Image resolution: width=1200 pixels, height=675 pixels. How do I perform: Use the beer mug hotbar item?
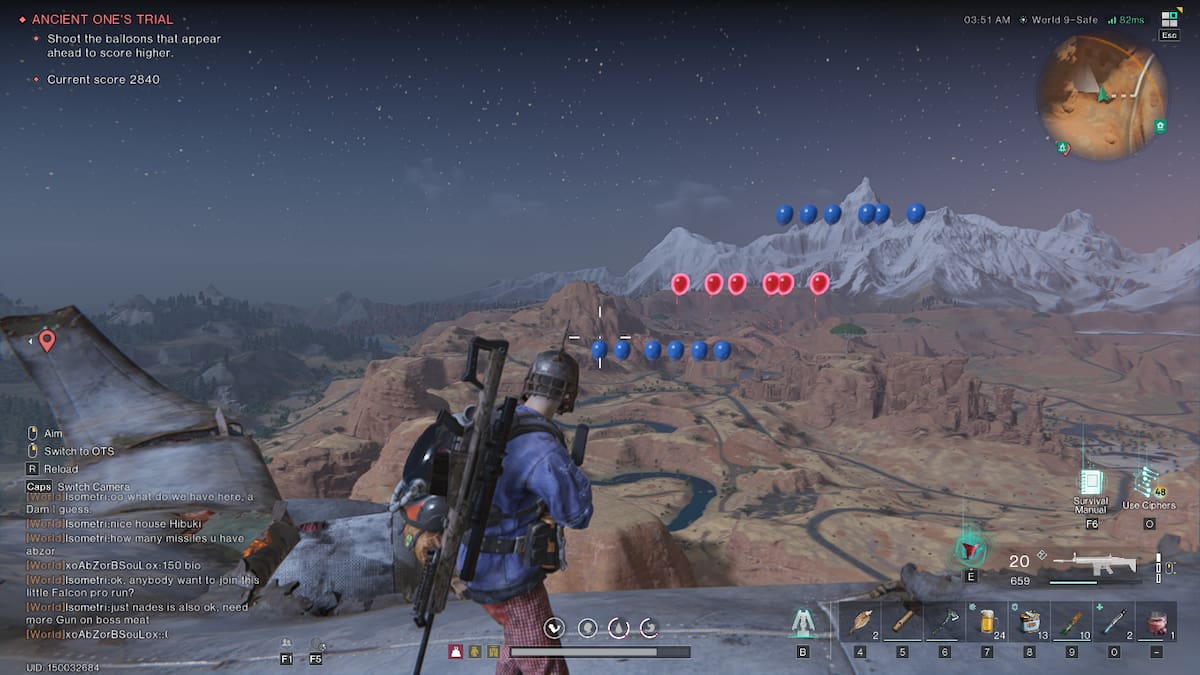pos(986,622)
